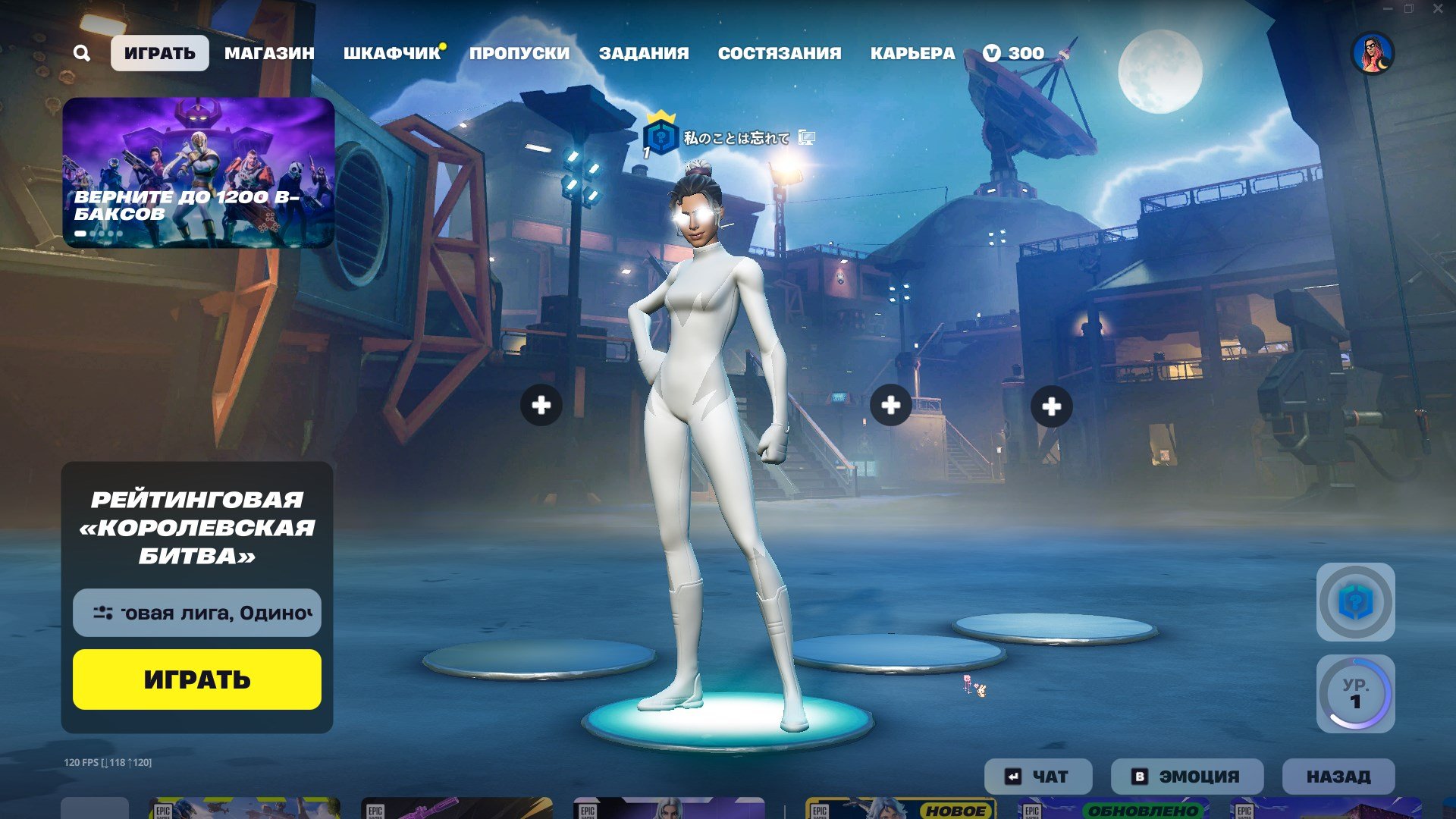1456x819 pixels.
Task: Choose the ranked Battle Royale mode tile
Action: tap(196, 528)
